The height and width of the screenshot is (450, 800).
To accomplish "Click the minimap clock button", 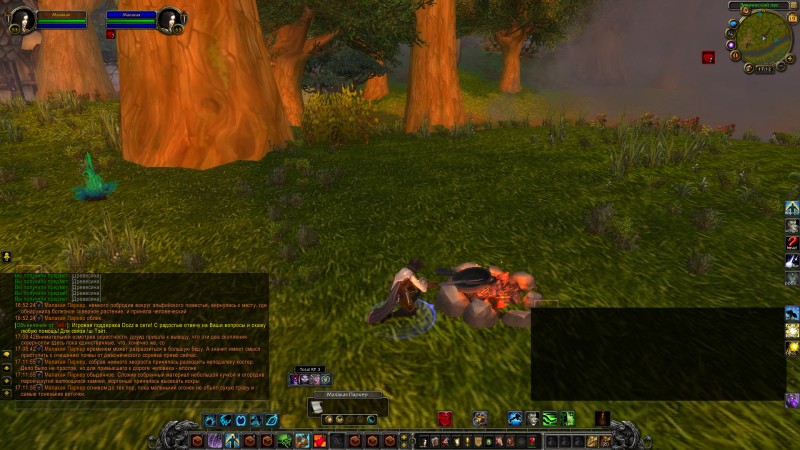I will [764, 69].
